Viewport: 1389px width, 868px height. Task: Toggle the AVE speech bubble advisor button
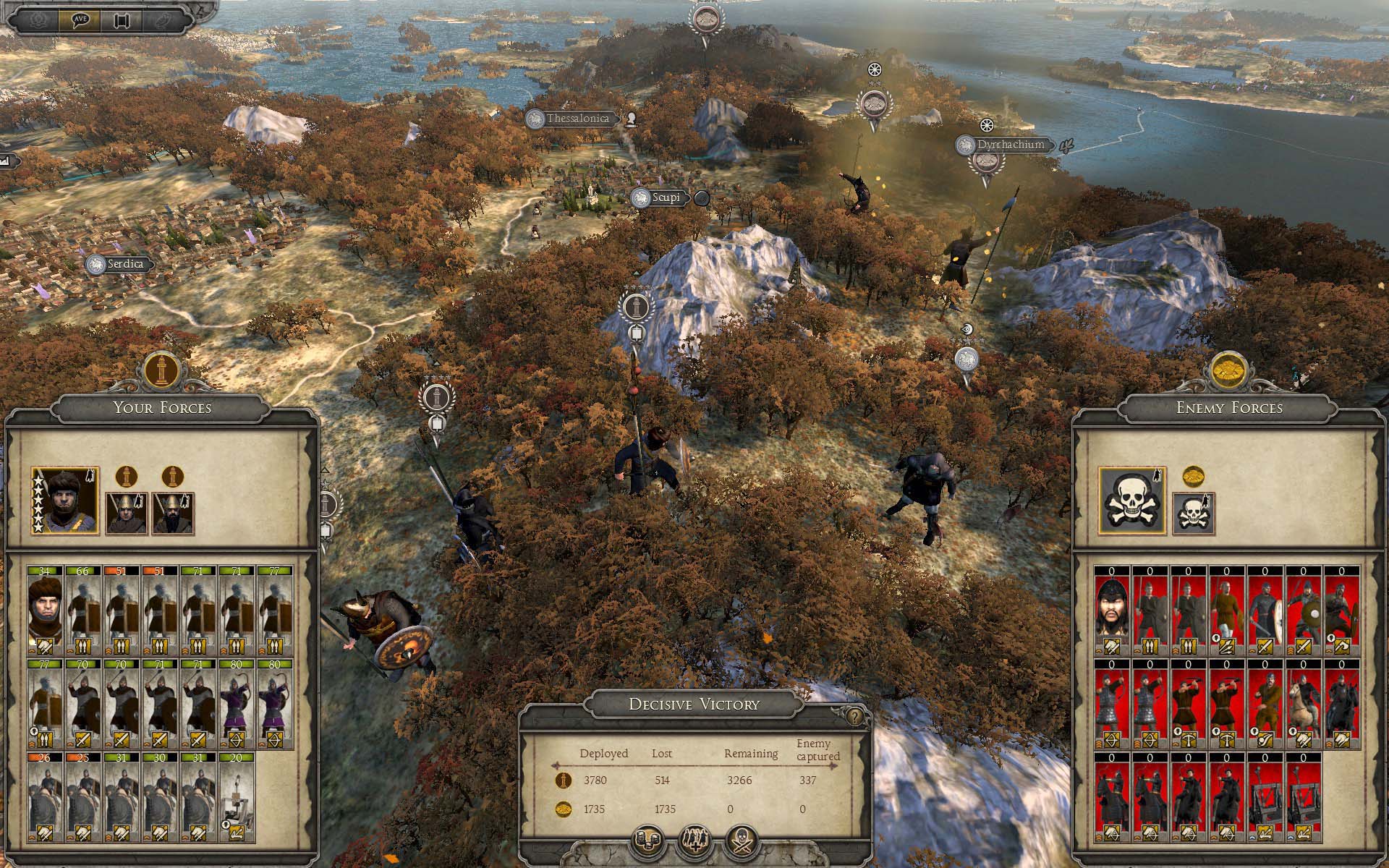coord(80,20)
